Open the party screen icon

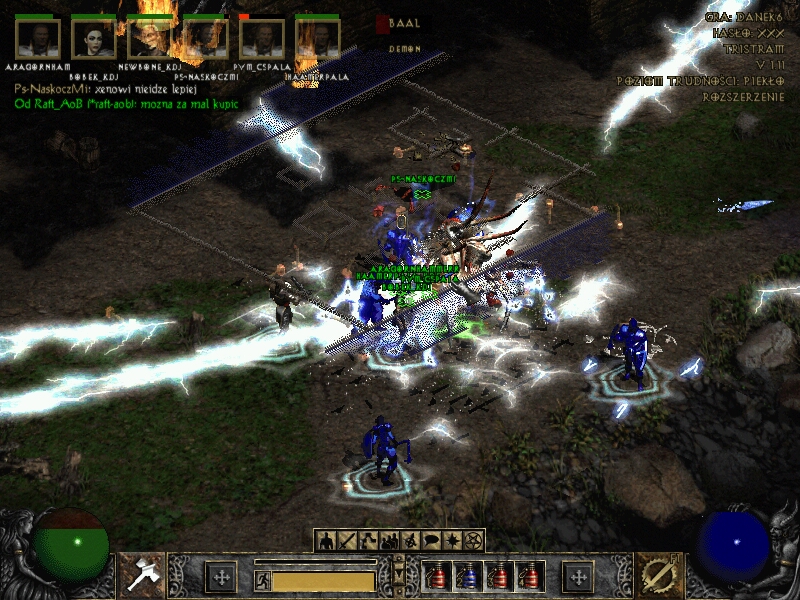coord(389,541)
